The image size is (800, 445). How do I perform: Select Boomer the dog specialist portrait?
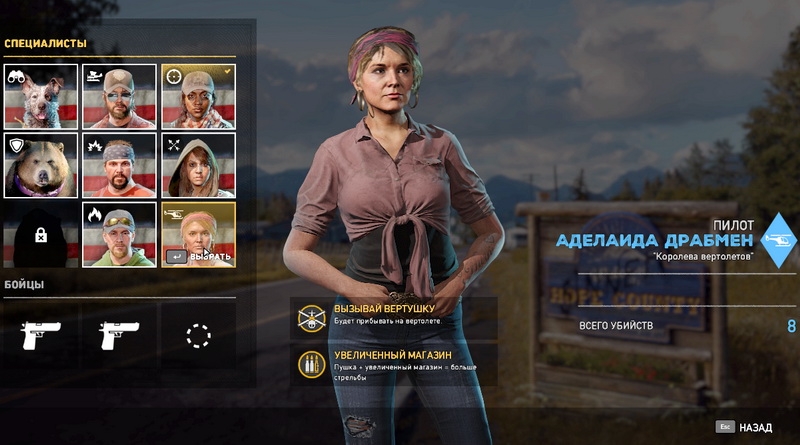[41, 97]
